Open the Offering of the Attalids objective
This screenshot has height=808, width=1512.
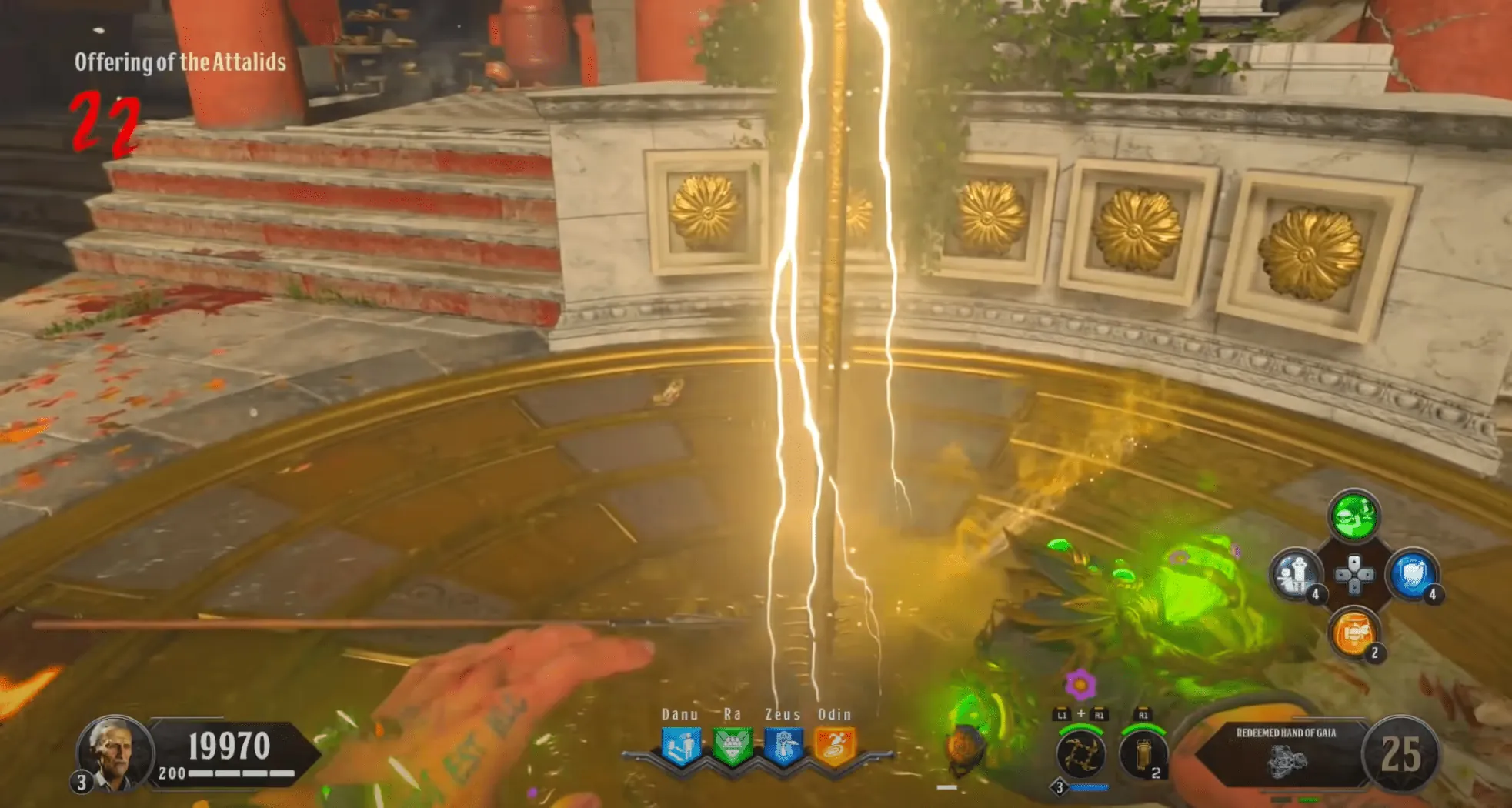pyautogui.click(x=180, y=62)
